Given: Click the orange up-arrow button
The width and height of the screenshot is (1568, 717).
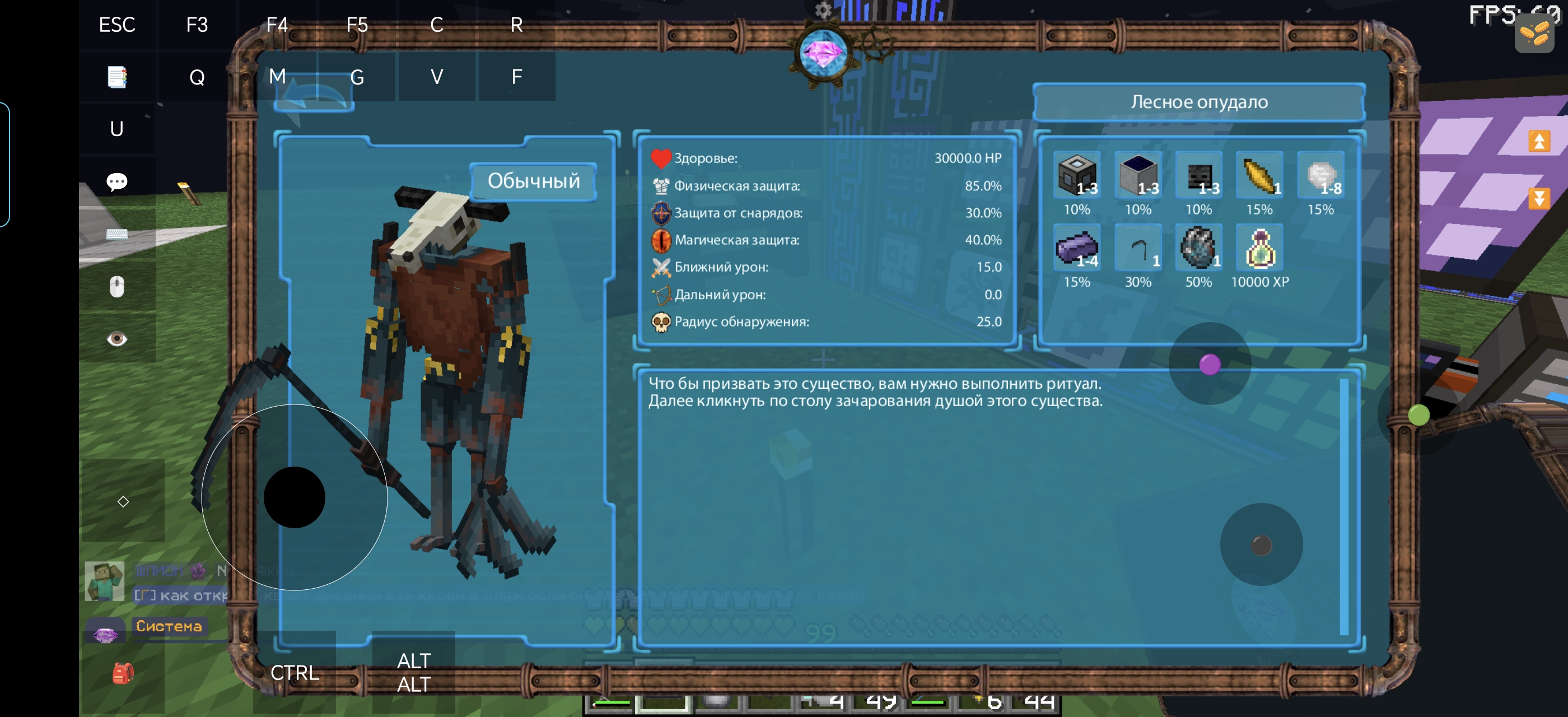Looking at the screenshot, I should click(x=1539, y=141).
